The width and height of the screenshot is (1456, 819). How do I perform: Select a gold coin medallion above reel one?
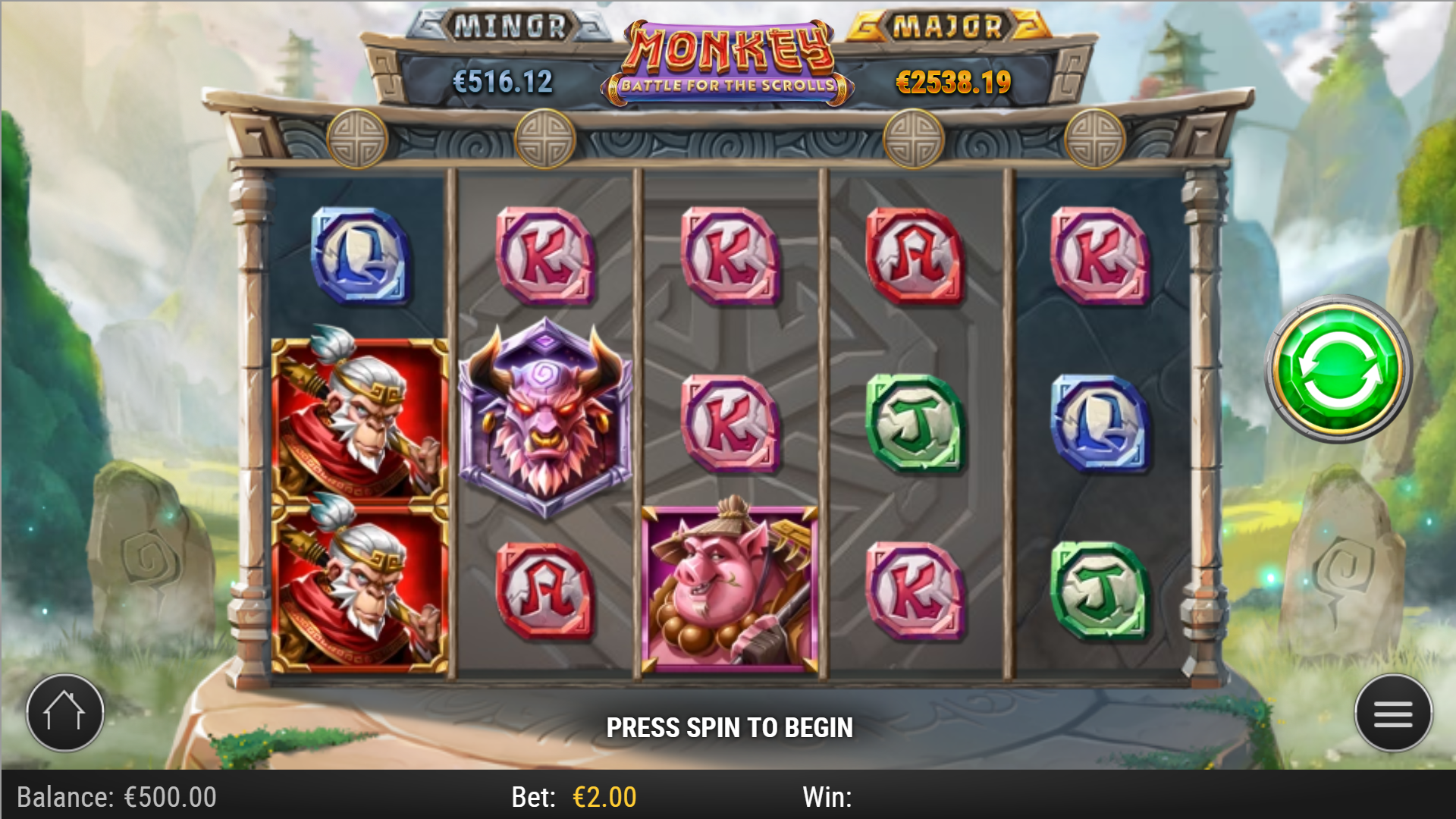358,138
